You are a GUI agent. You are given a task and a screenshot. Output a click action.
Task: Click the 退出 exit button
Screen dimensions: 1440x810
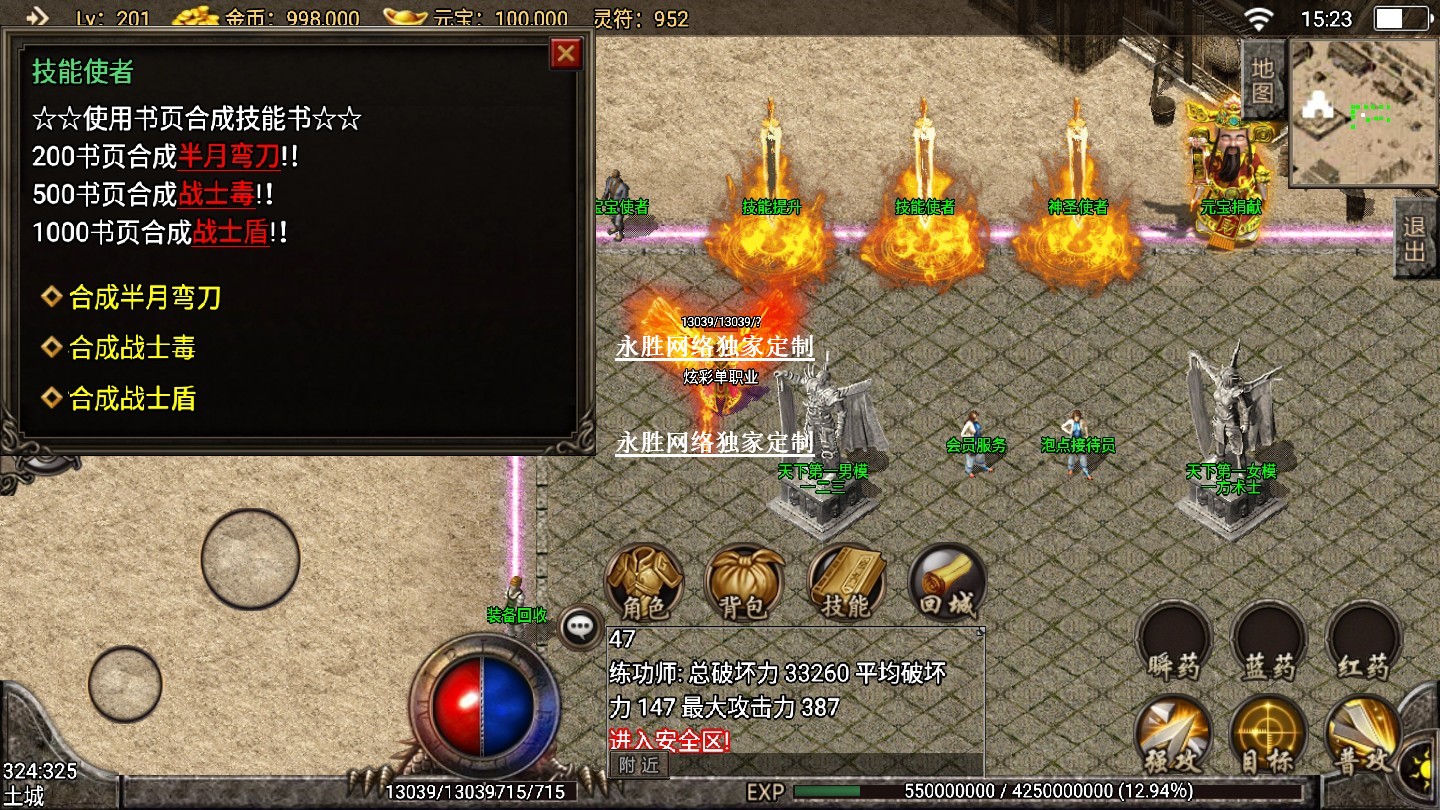(1414, 239)
